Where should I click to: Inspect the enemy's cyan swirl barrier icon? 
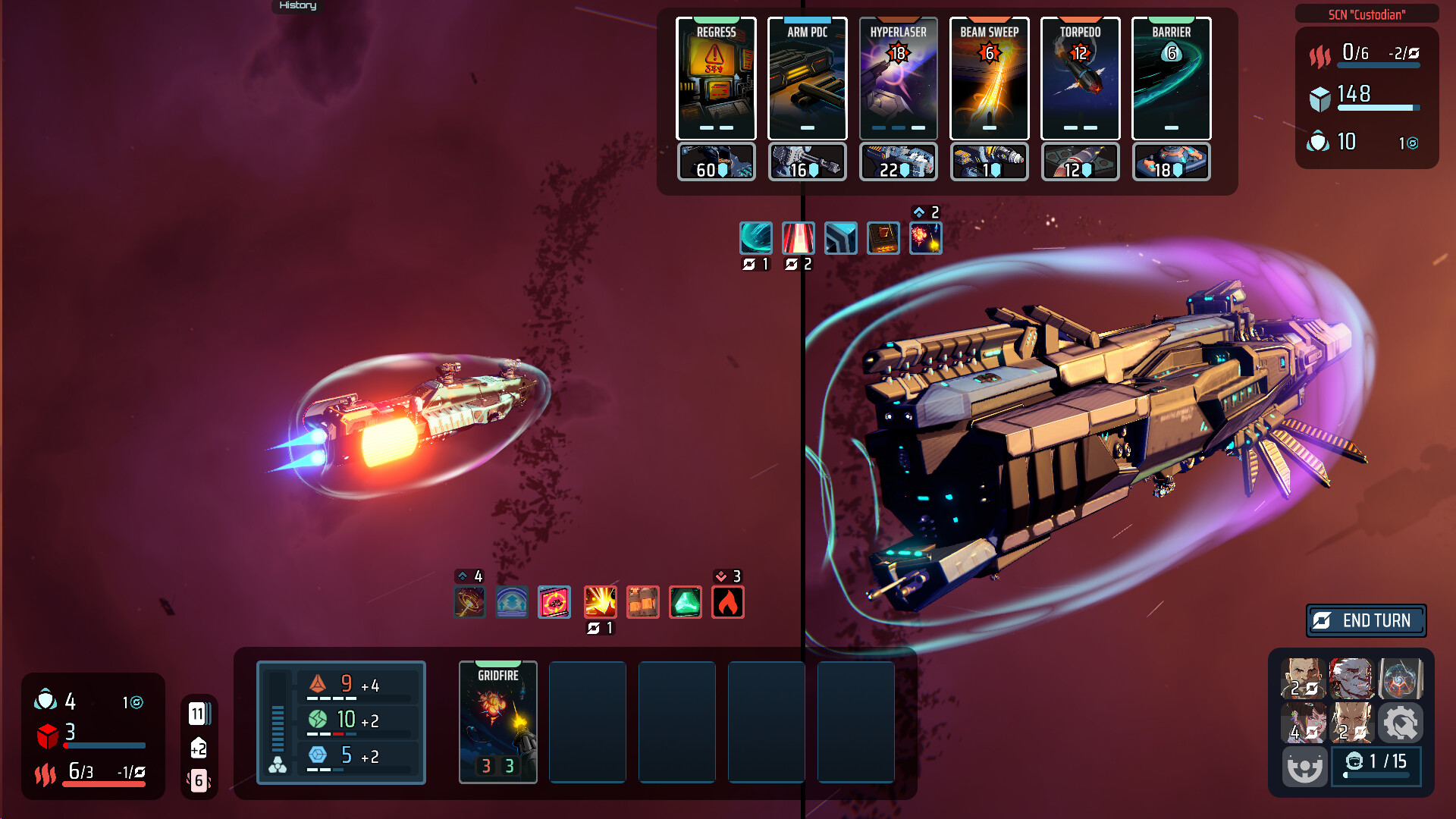coord(756,238)
